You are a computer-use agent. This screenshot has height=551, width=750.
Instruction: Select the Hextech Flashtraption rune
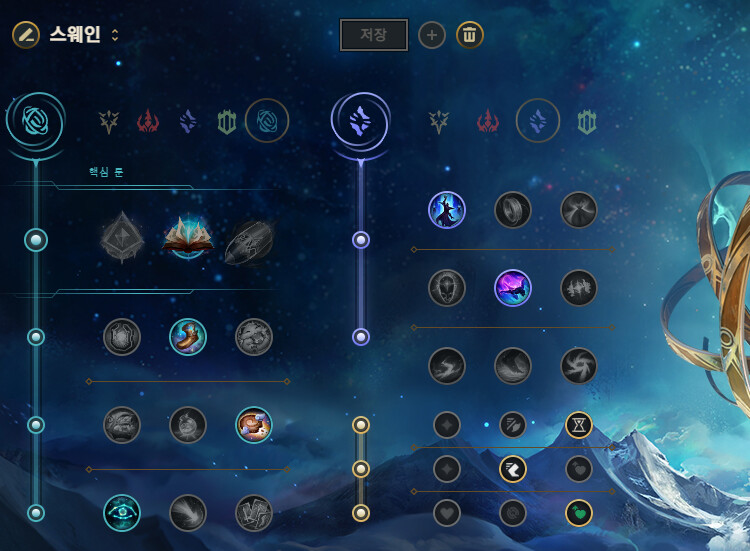pyautogui.click(x=122, y=337)
